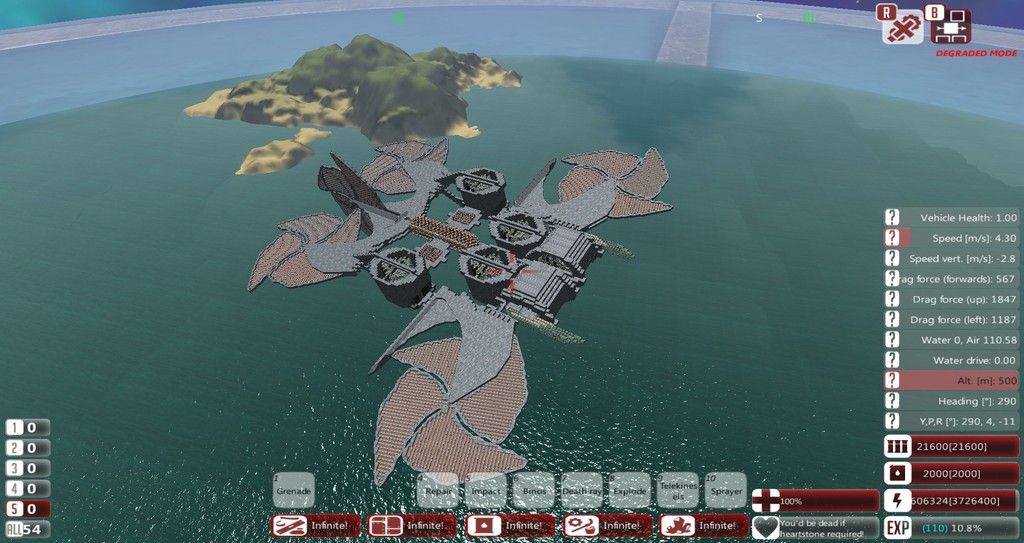Choose the Repair tool slot
This screenshot has width=1024, height=543.
click(438, 490)
